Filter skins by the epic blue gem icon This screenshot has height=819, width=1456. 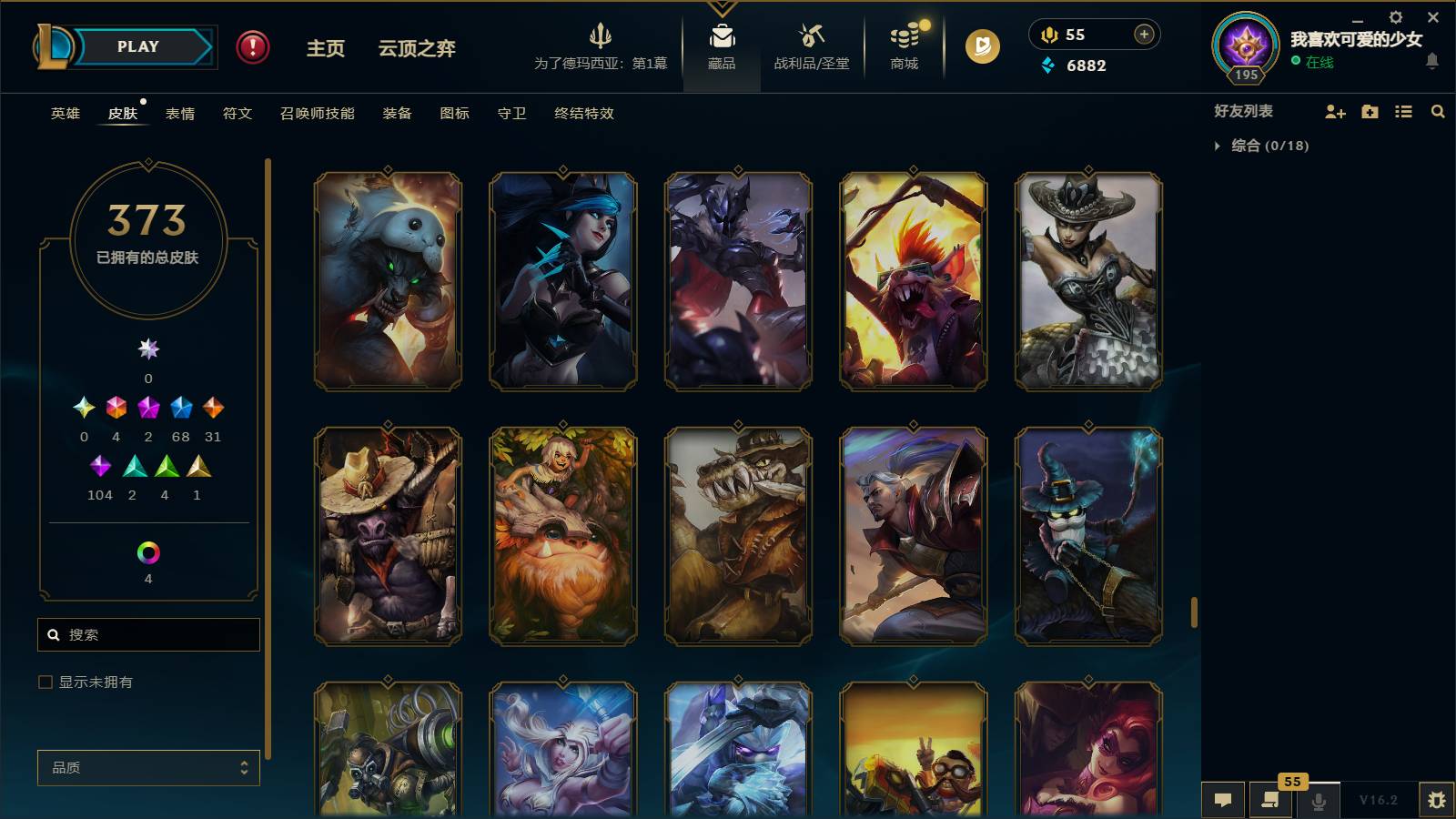tap(181, 409)
